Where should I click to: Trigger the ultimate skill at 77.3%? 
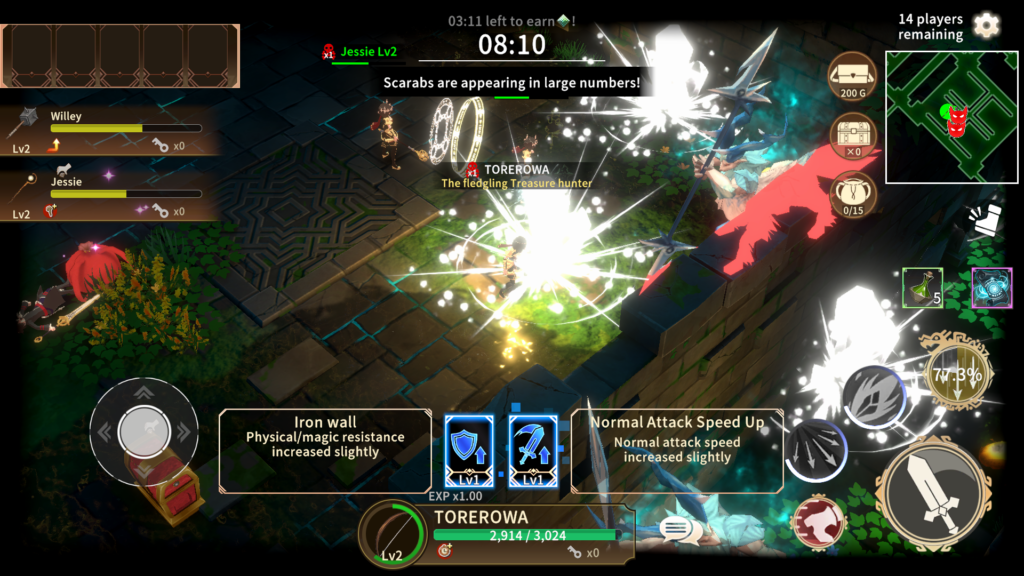click(958, 377)
